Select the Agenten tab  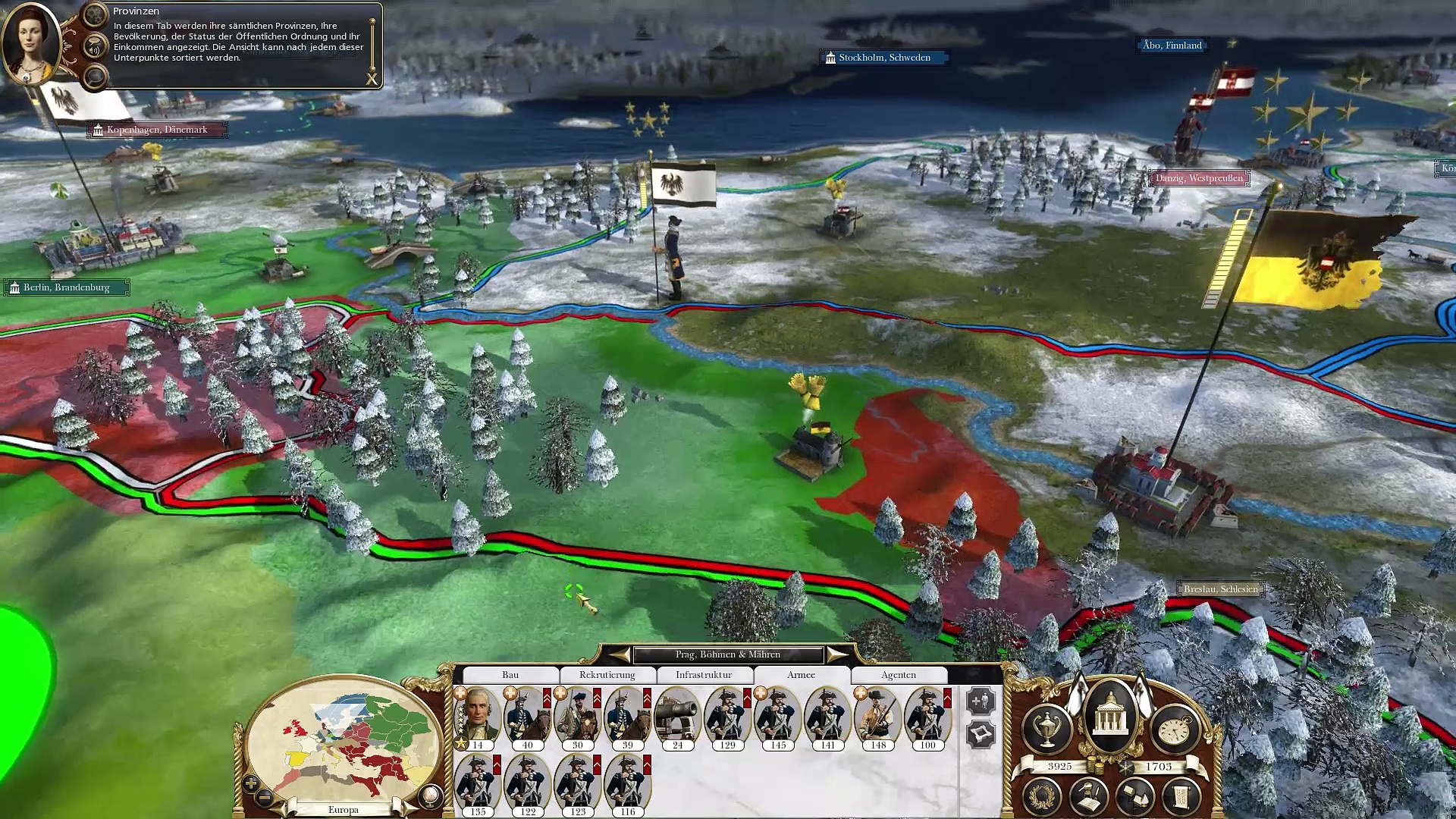899,675
